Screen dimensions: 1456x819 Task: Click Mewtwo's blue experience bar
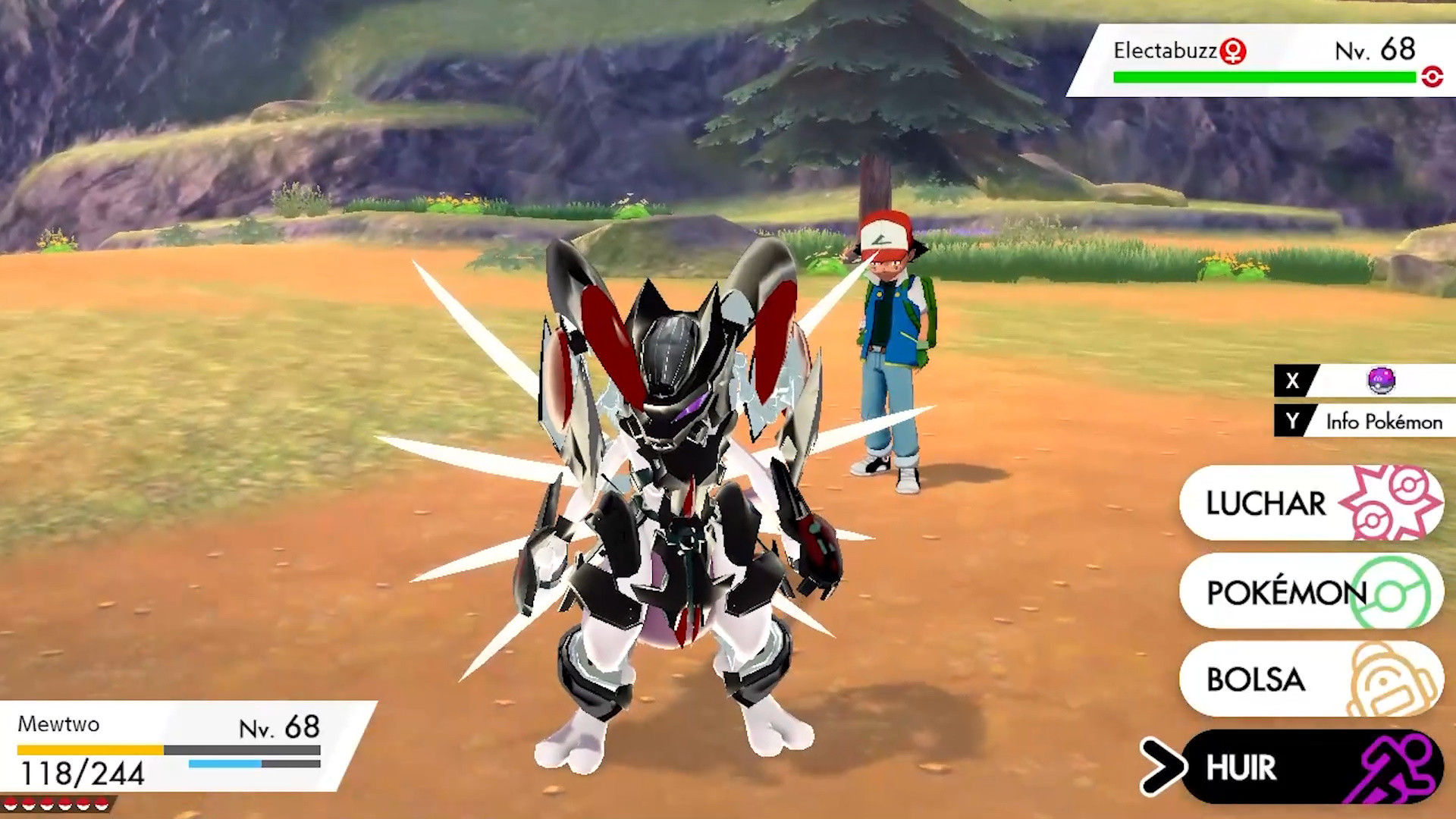(224, 764)
